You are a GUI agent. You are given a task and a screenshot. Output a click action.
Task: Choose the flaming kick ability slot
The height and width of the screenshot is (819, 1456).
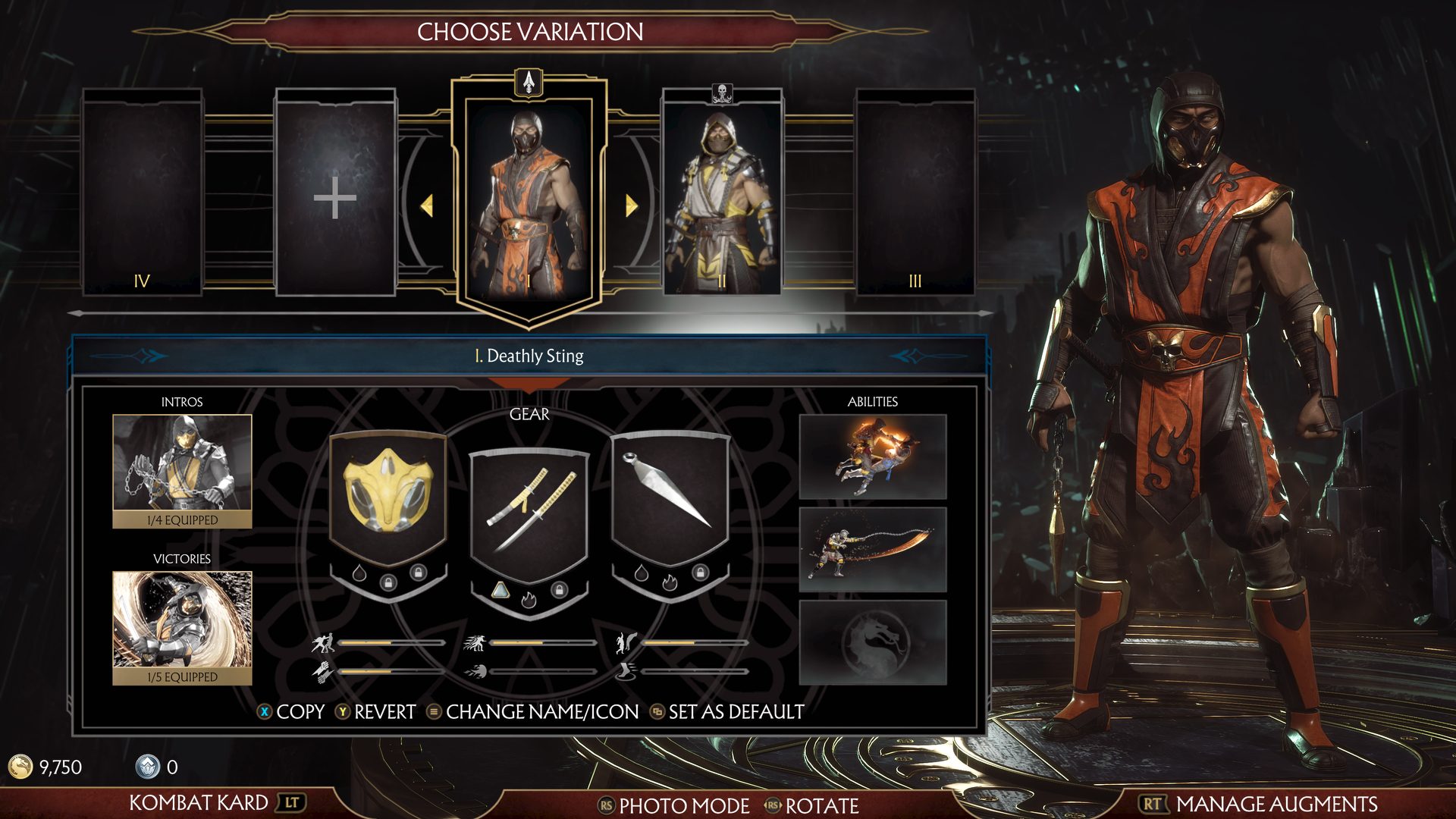point(873,457)
